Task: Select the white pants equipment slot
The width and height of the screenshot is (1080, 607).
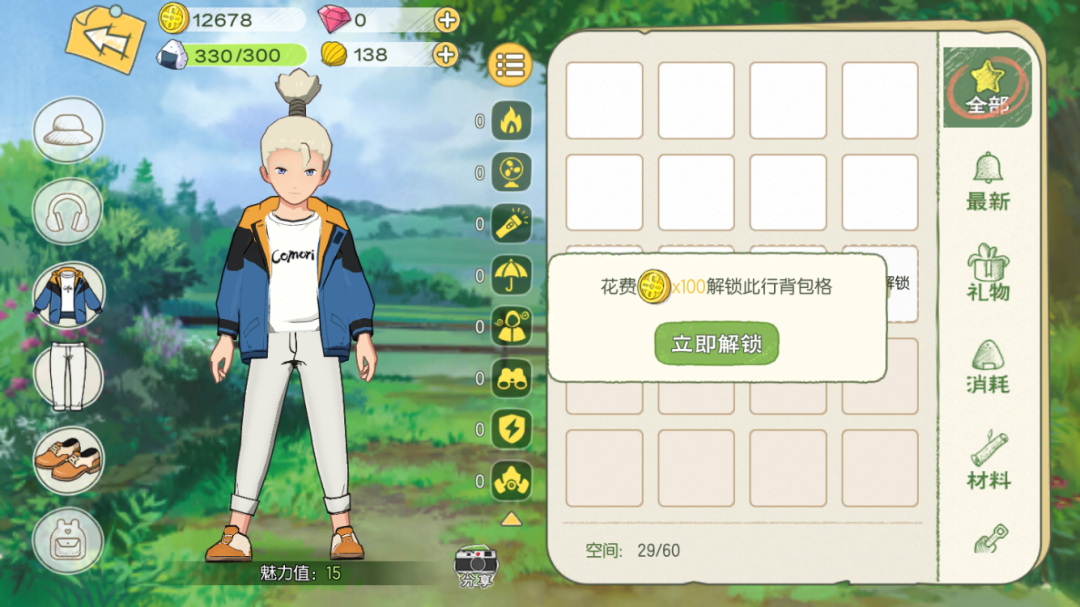Action: click(x=68, y=377)
